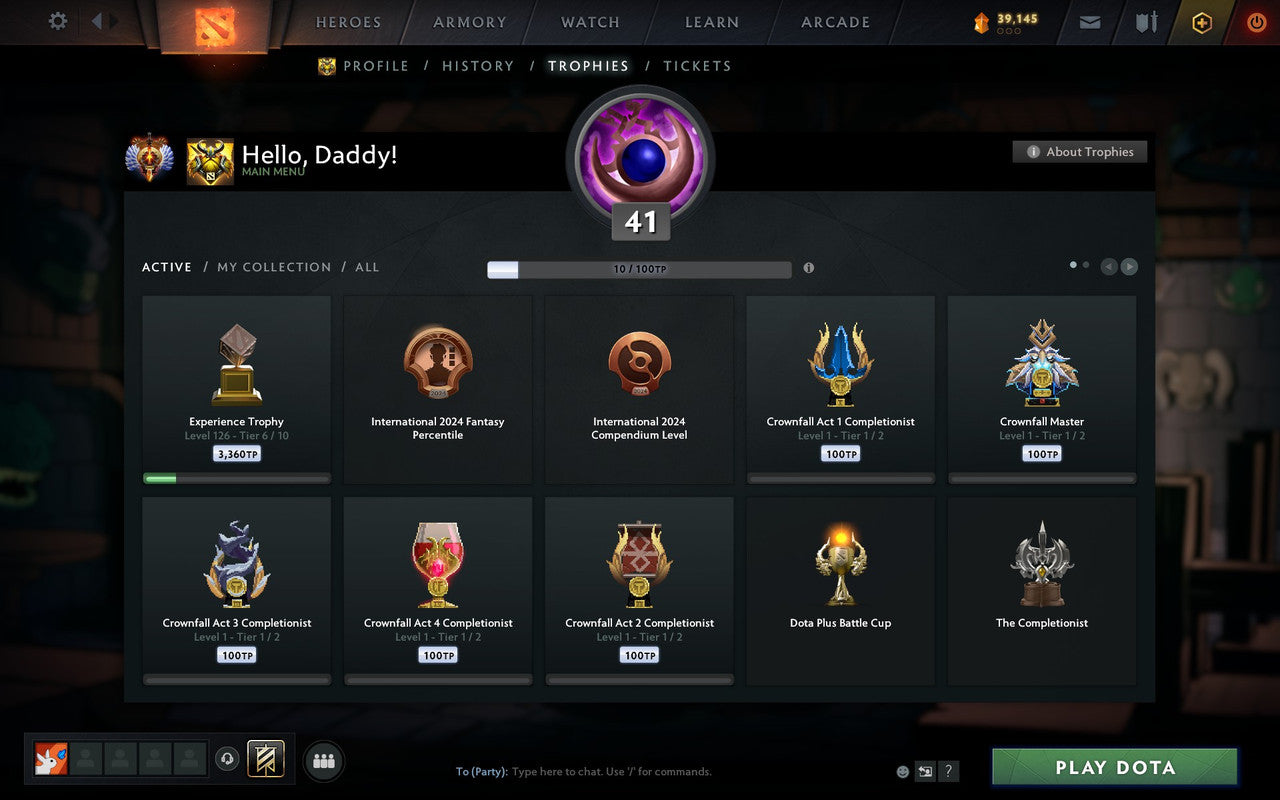The height and width of the screenshot is (800, 1280).
Task: Open the emoticon picker in chat bar
Action: [902, 771]
